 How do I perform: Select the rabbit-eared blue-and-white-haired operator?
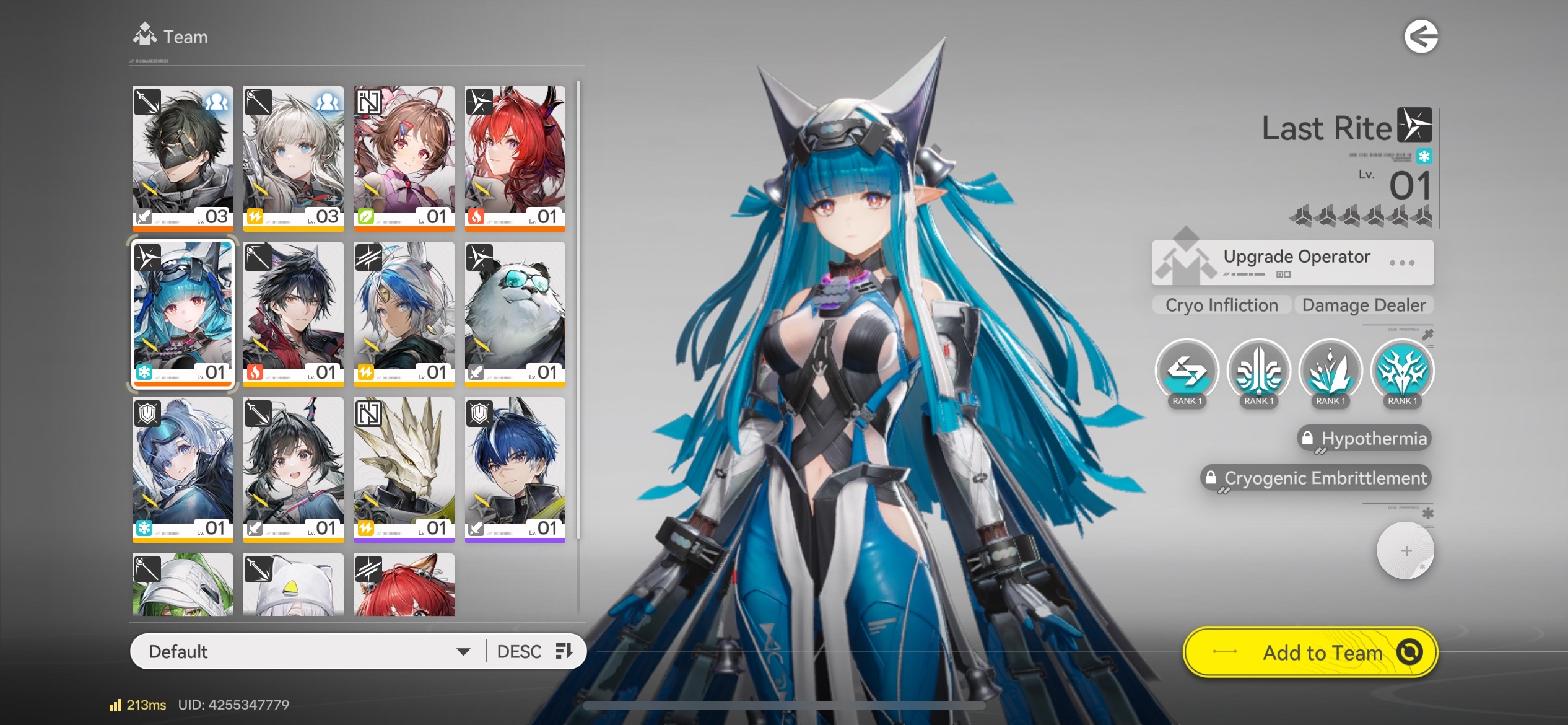point(404,313)
